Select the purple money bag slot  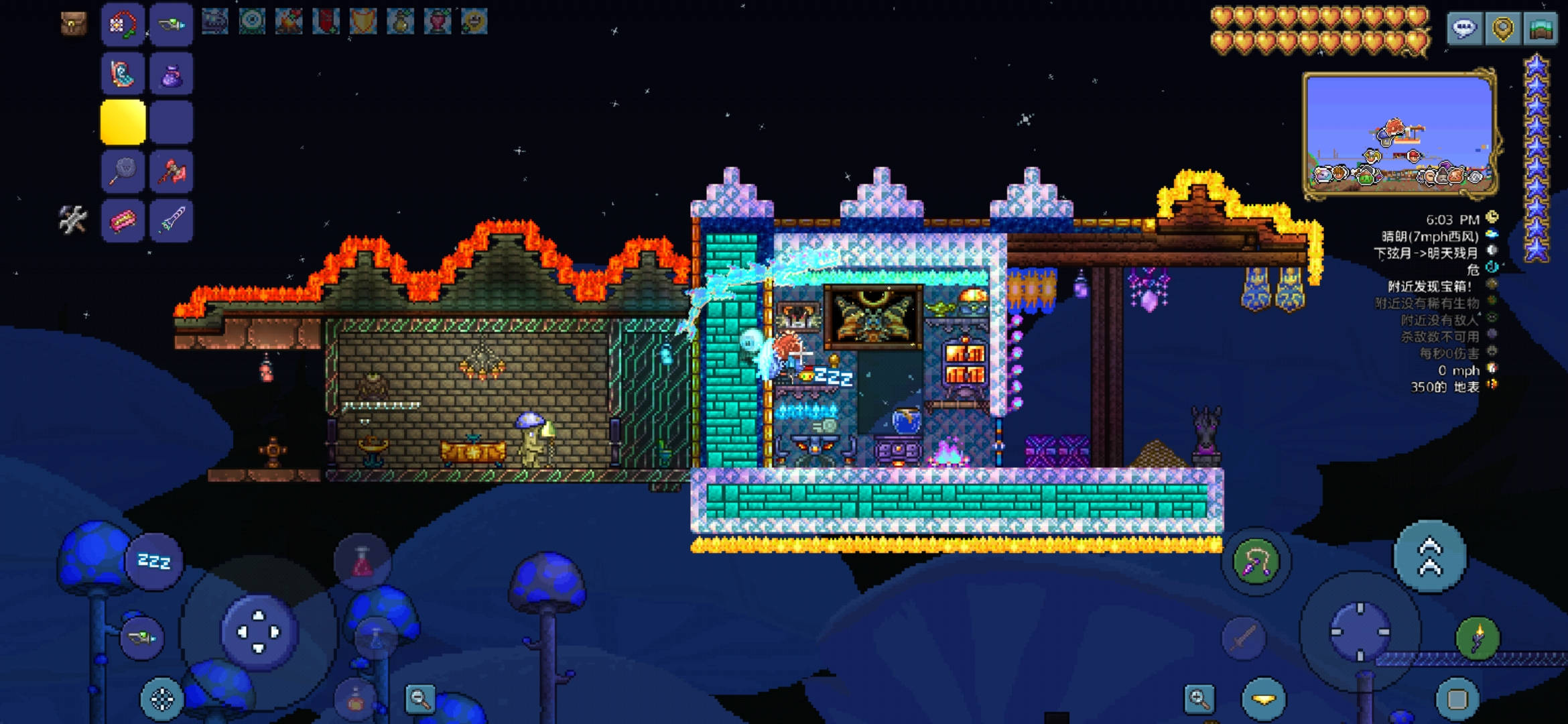172,74
